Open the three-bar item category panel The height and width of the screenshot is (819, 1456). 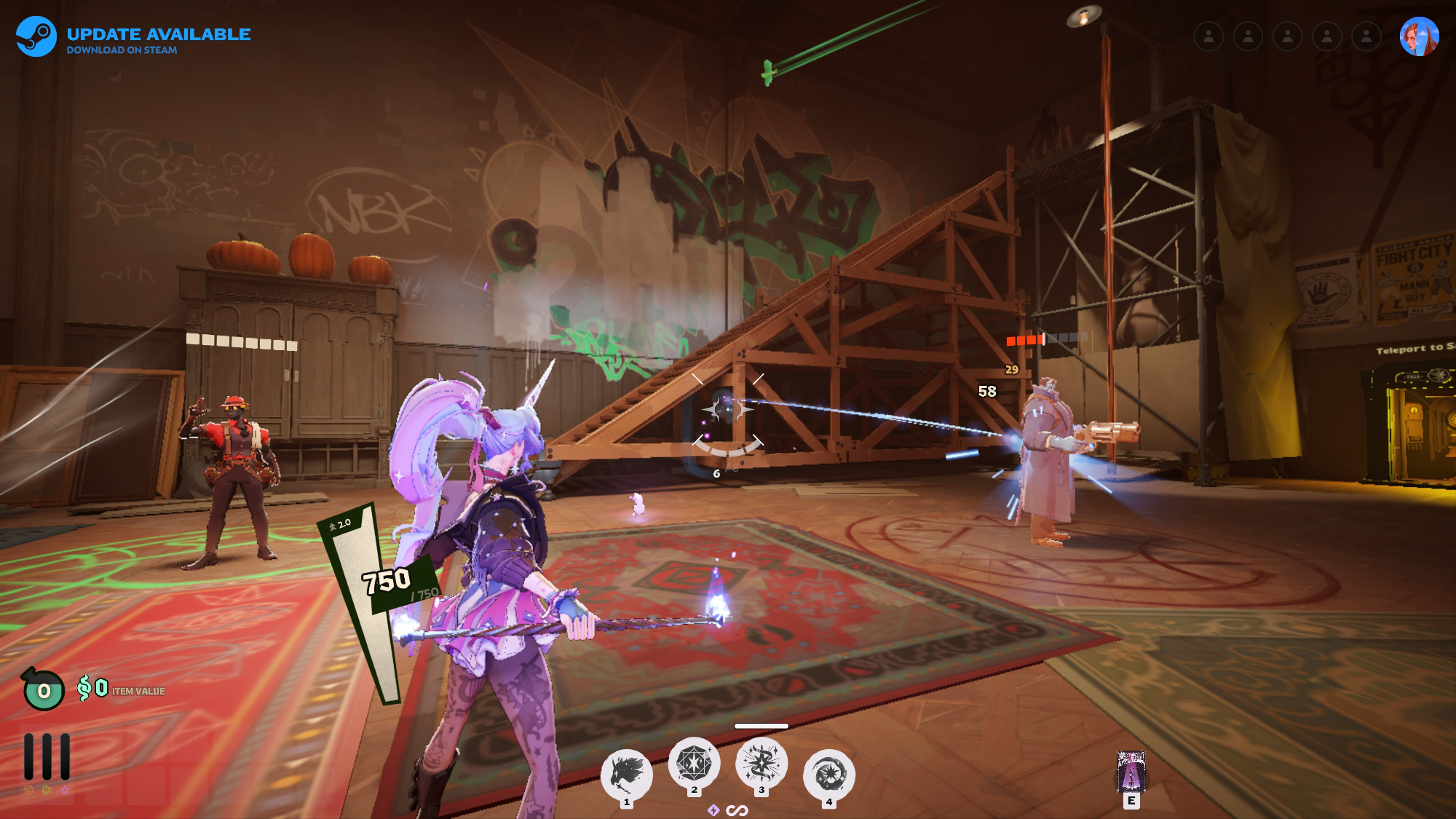pos(47,757)
